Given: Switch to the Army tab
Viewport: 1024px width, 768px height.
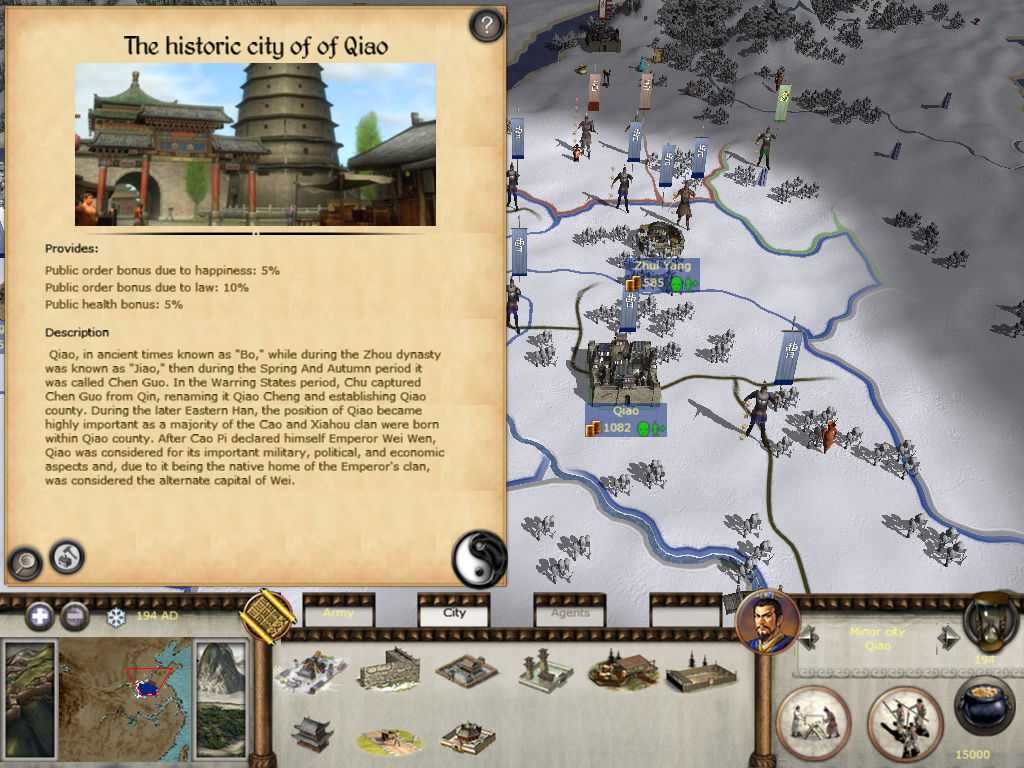Looking at the screenshot, I should 338,613.
